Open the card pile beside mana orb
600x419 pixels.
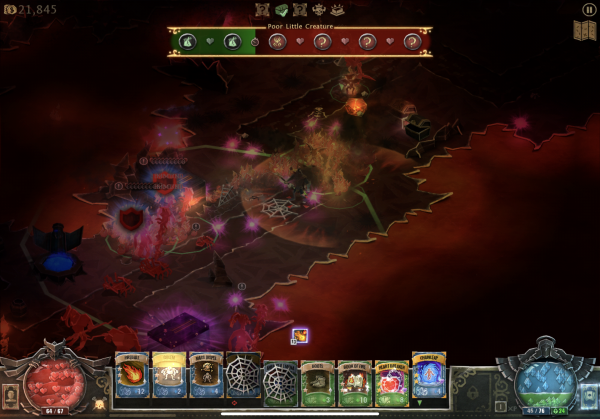point(589,392)
